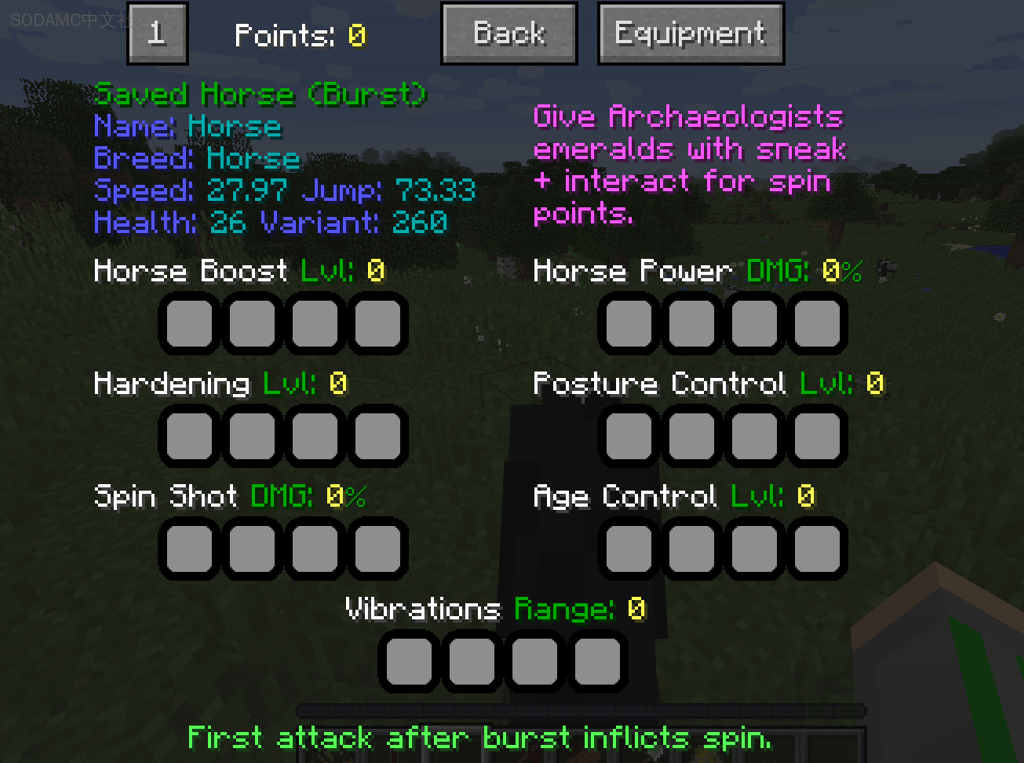Open the Equipment screen
The image size is (1024, 763).
[690, 34]
